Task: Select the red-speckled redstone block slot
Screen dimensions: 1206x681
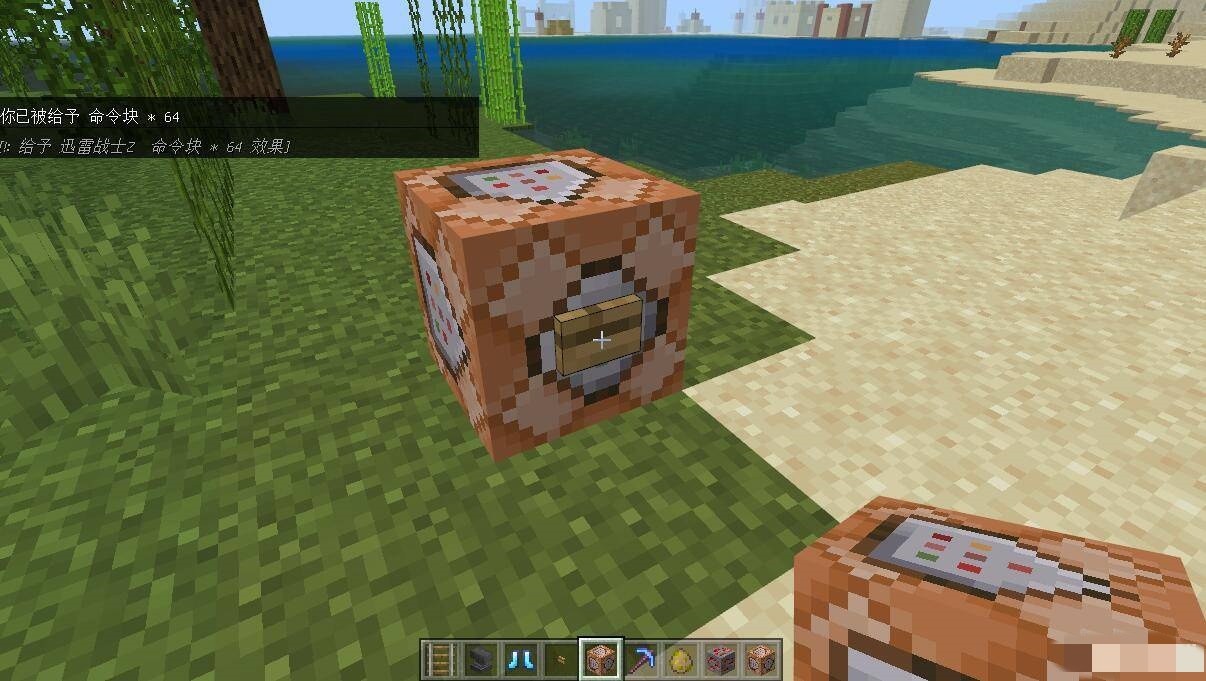Action: click(x=721, y=659)
